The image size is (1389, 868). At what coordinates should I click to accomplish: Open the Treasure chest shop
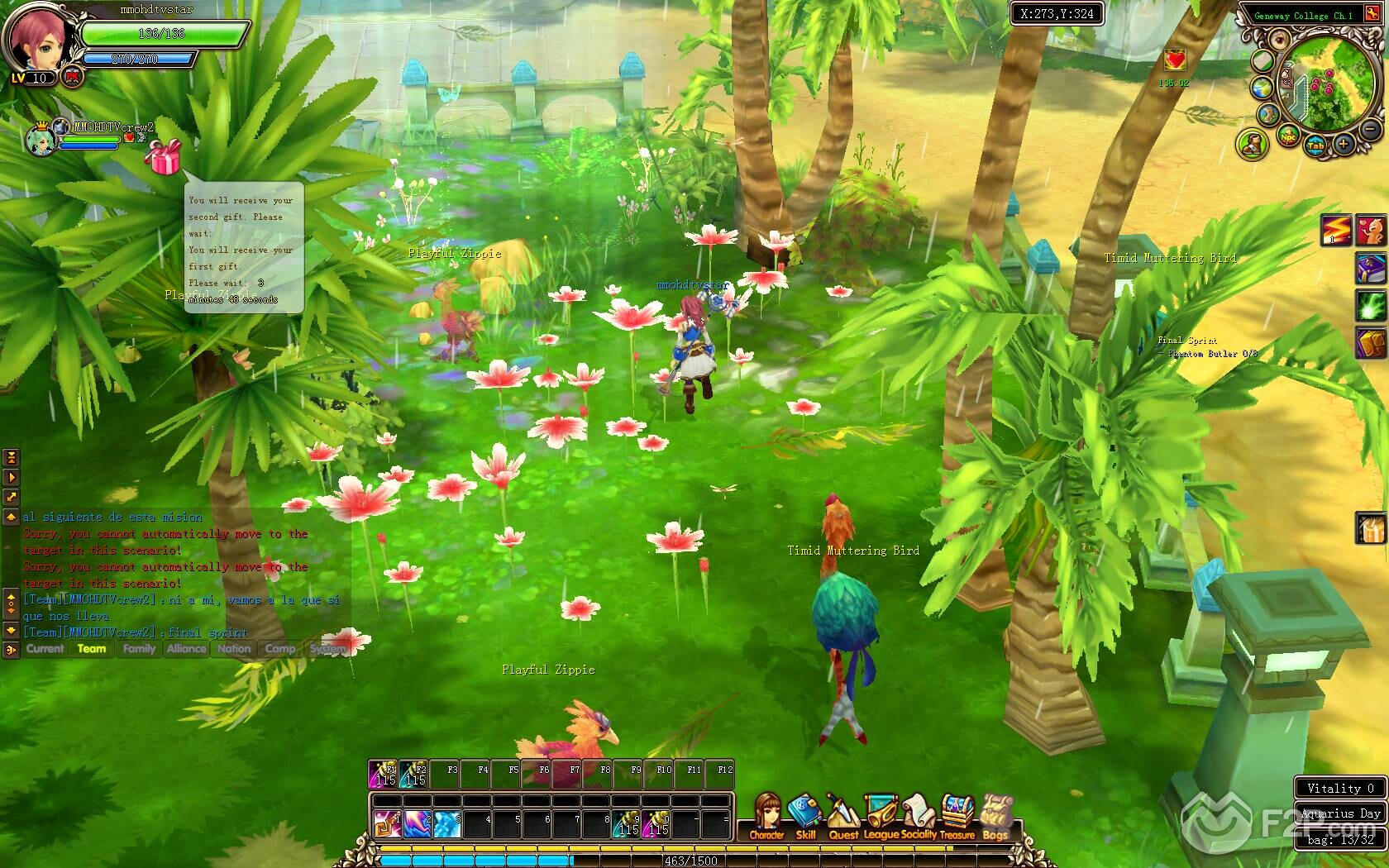957,814
